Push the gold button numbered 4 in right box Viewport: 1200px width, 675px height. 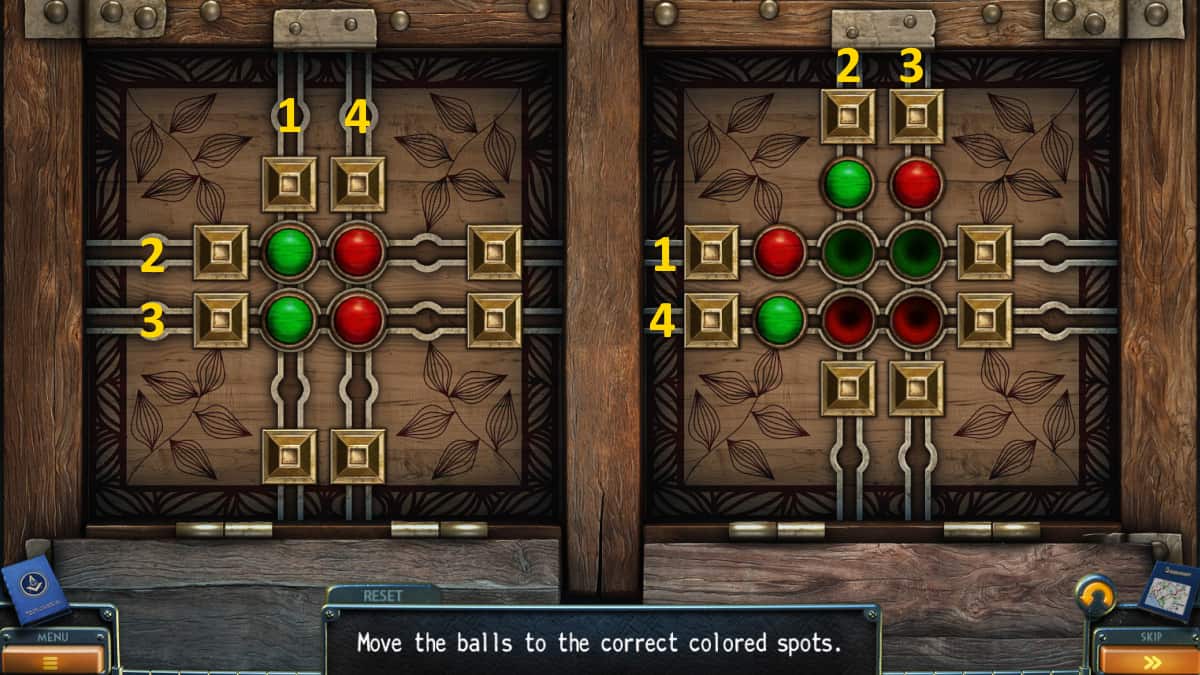pyautogui.click(x=711, y=320)
